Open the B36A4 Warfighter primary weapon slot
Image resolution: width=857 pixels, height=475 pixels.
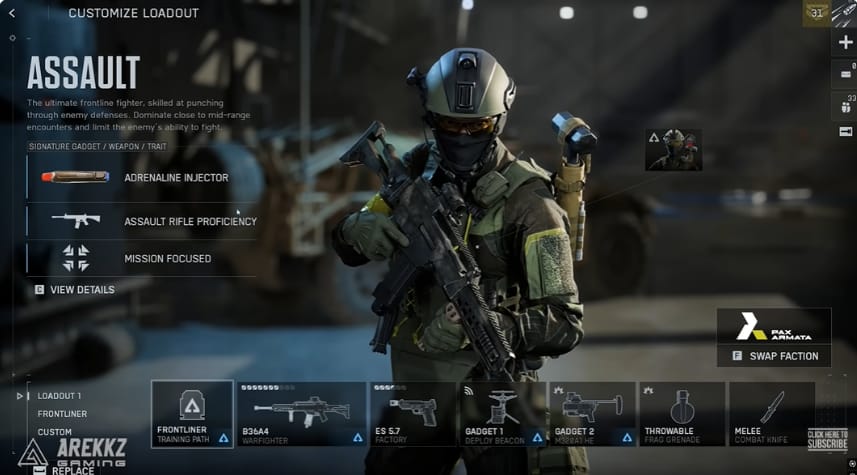pyautogui.click(x=301, y=413)
